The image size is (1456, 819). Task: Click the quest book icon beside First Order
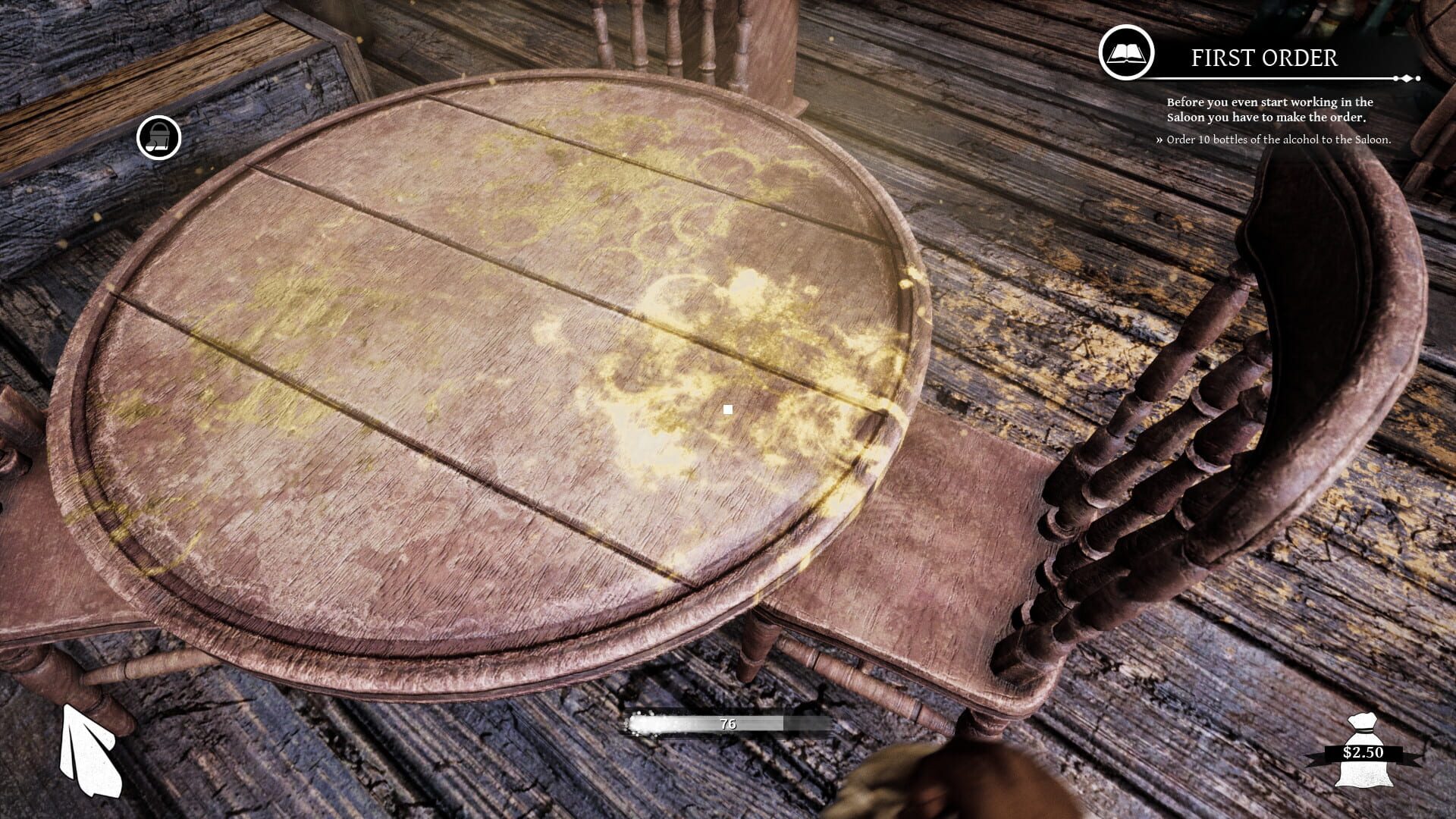tap(1125, 55)
